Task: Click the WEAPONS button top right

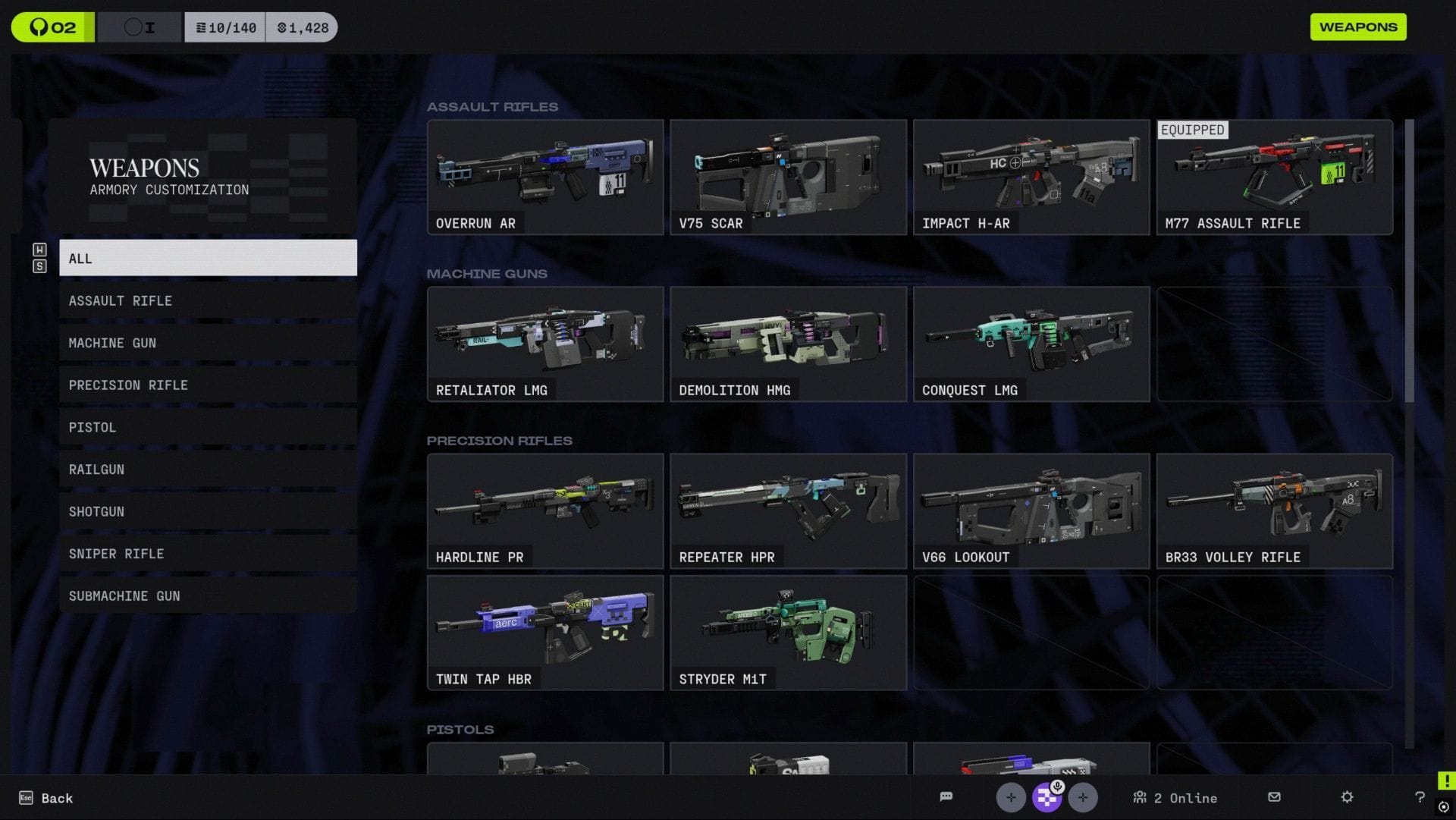Action: [x=1357, y=27]
